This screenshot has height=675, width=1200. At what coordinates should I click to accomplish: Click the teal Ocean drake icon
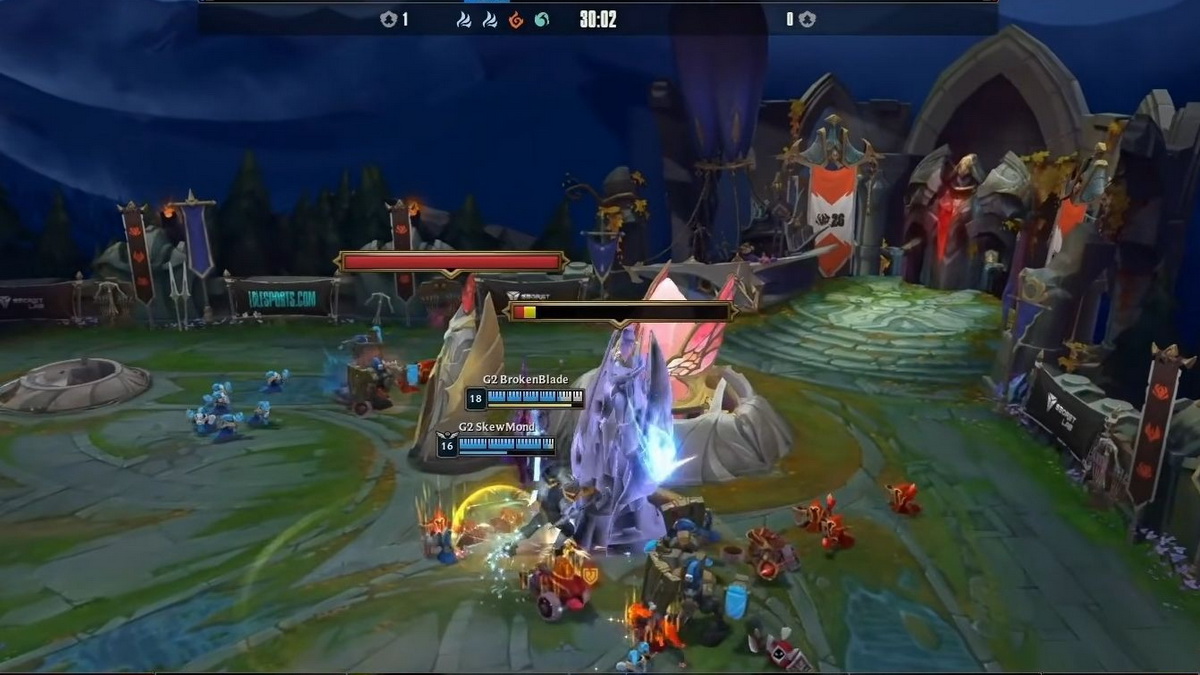tap(541, 20)
